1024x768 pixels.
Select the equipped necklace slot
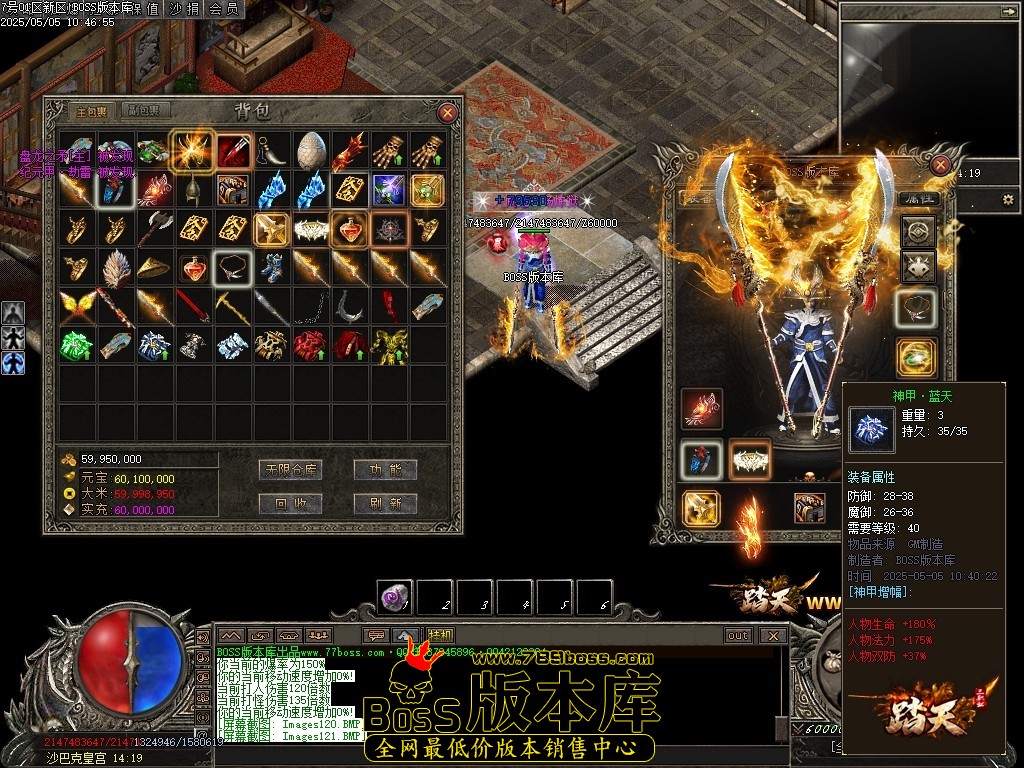pyautogui.click(x=917, y=309)
